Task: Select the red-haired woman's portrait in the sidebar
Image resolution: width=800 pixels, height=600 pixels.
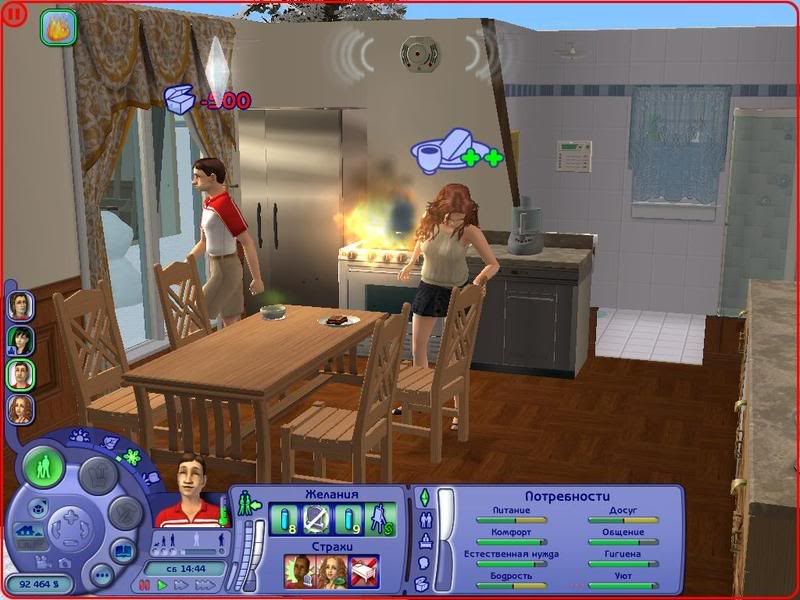Action: [21, 409]
